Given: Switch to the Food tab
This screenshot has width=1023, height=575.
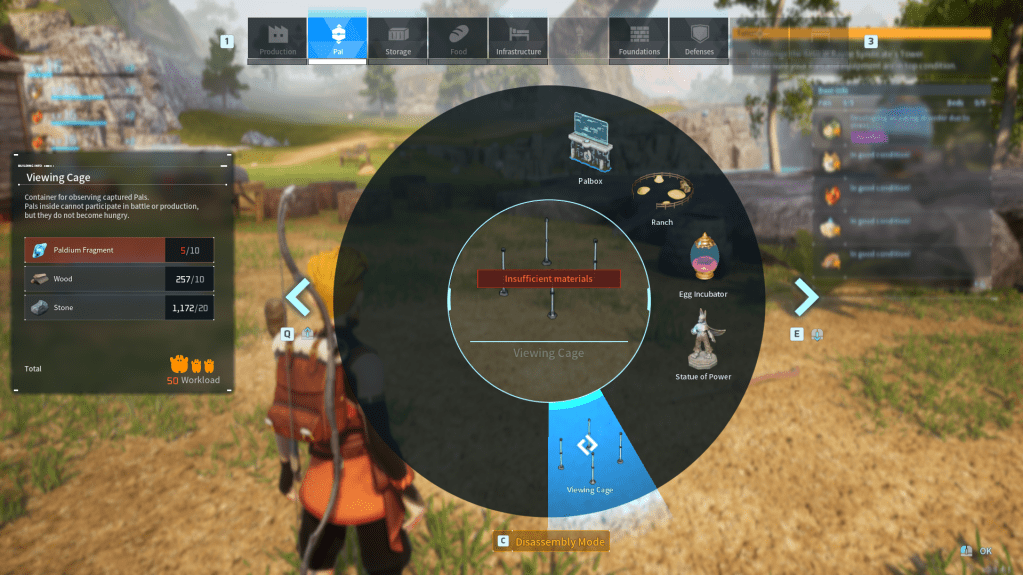Looking at the screenshot, I should click(x=458, y=40).
